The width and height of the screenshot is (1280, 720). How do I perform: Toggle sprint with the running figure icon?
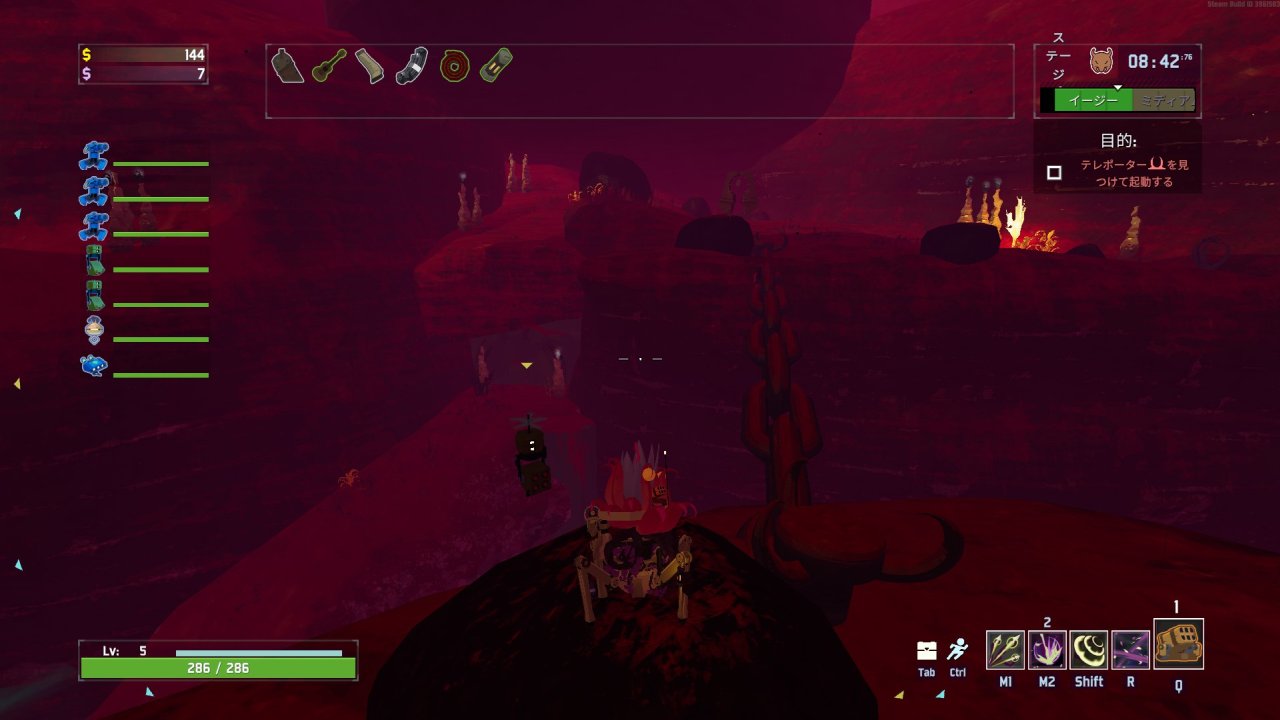tap(958, 650)
